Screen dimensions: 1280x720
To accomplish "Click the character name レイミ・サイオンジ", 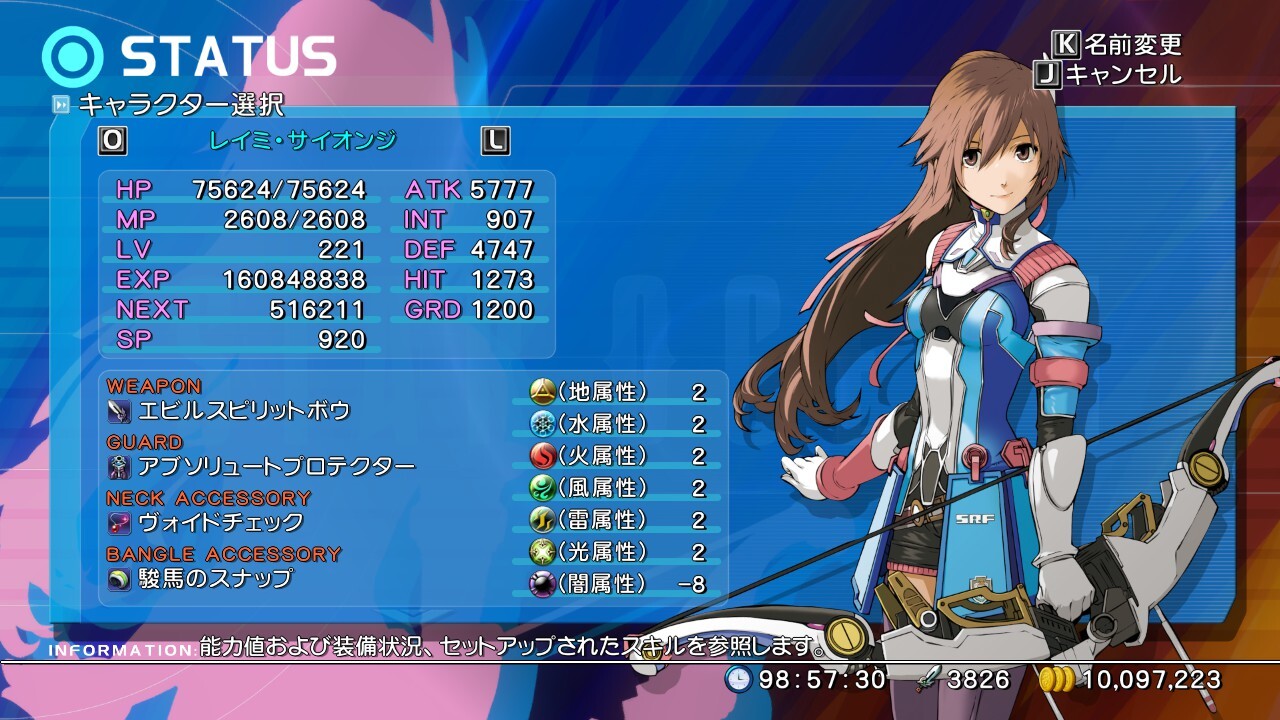I will click(x=302, y=141).
